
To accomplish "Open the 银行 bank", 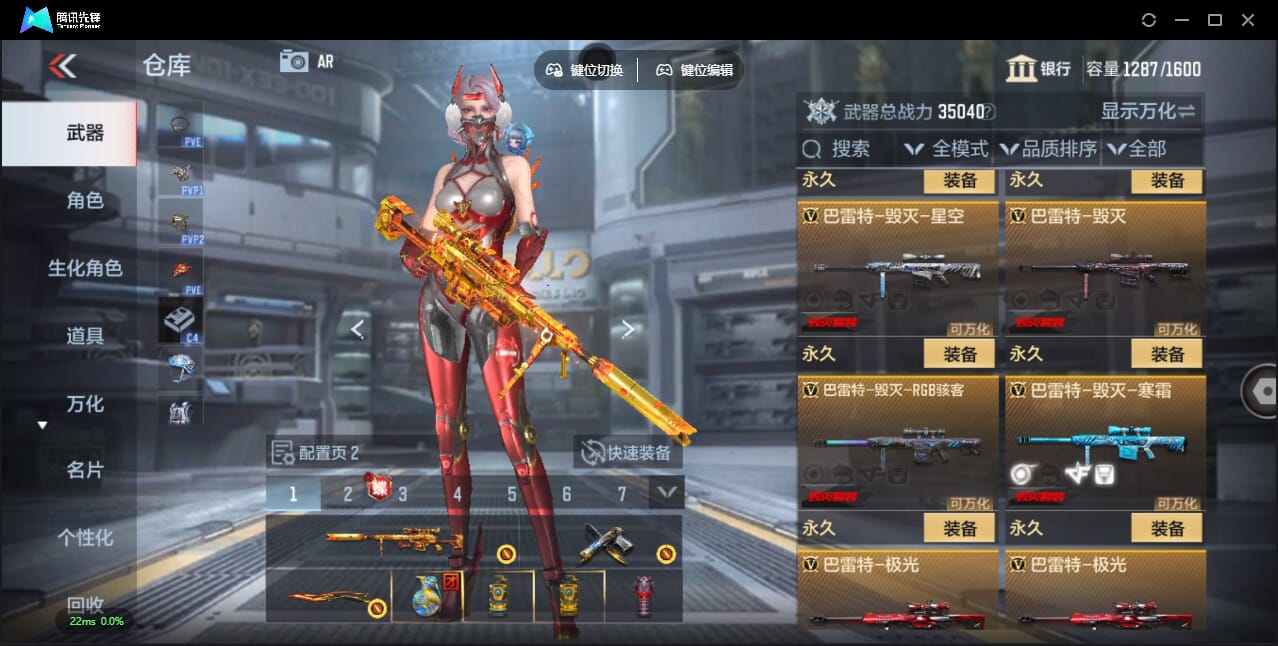I will coord(1039,69).
